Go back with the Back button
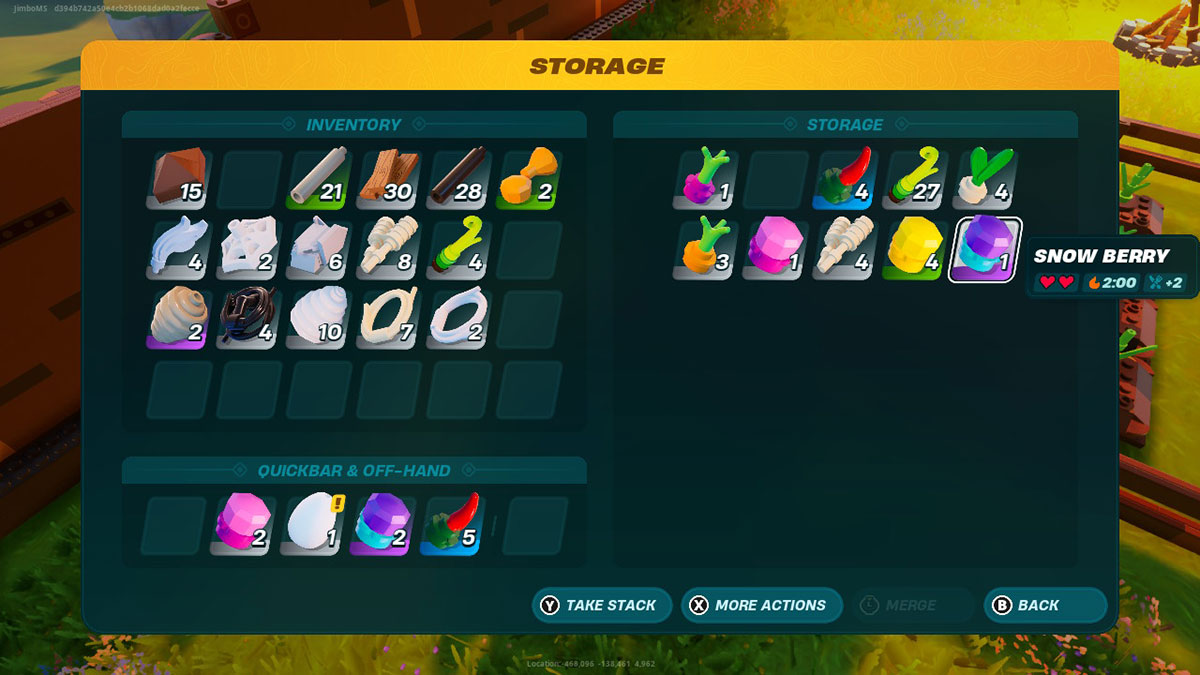Screen dimensions: 1200x675 coord(1045,605)
